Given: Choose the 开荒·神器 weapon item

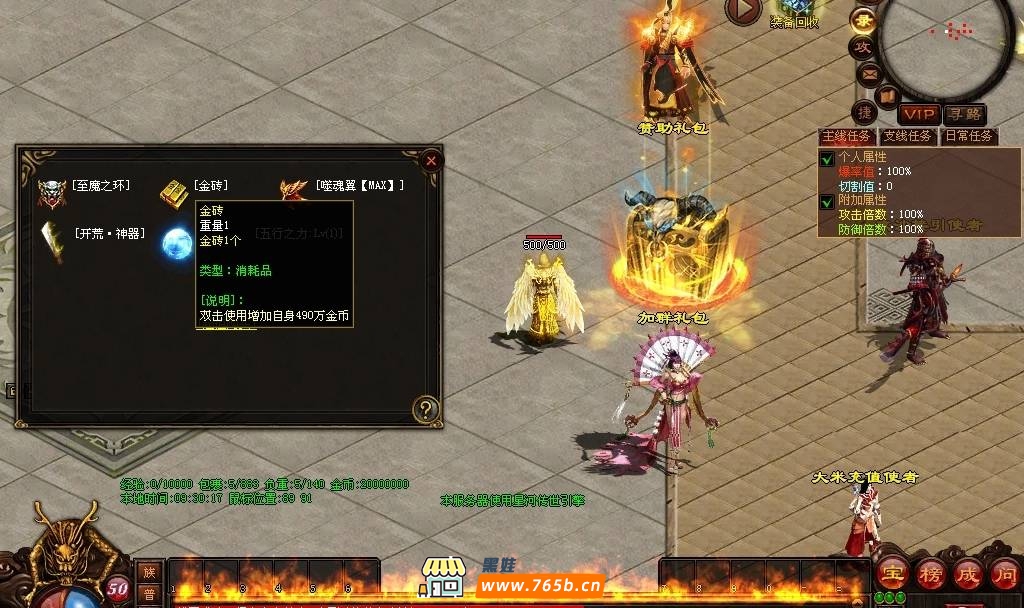Looking at the screenshot, I should 52,239.
